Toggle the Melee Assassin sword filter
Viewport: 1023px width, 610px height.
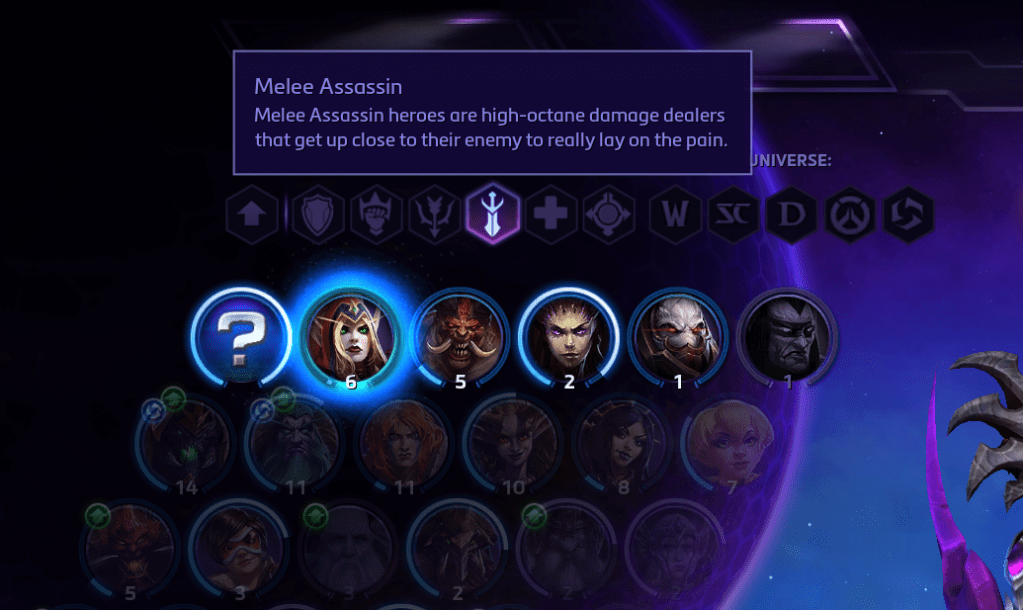[493, 213]
